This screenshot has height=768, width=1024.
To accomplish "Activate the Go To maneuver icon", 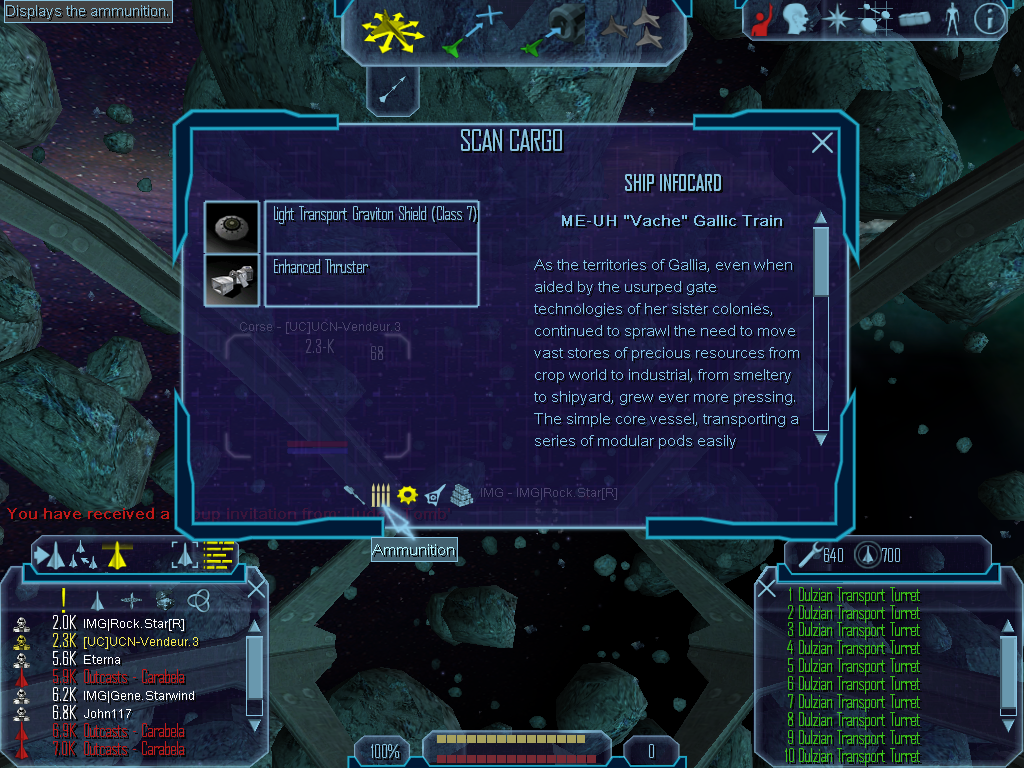I will (472, 30).
